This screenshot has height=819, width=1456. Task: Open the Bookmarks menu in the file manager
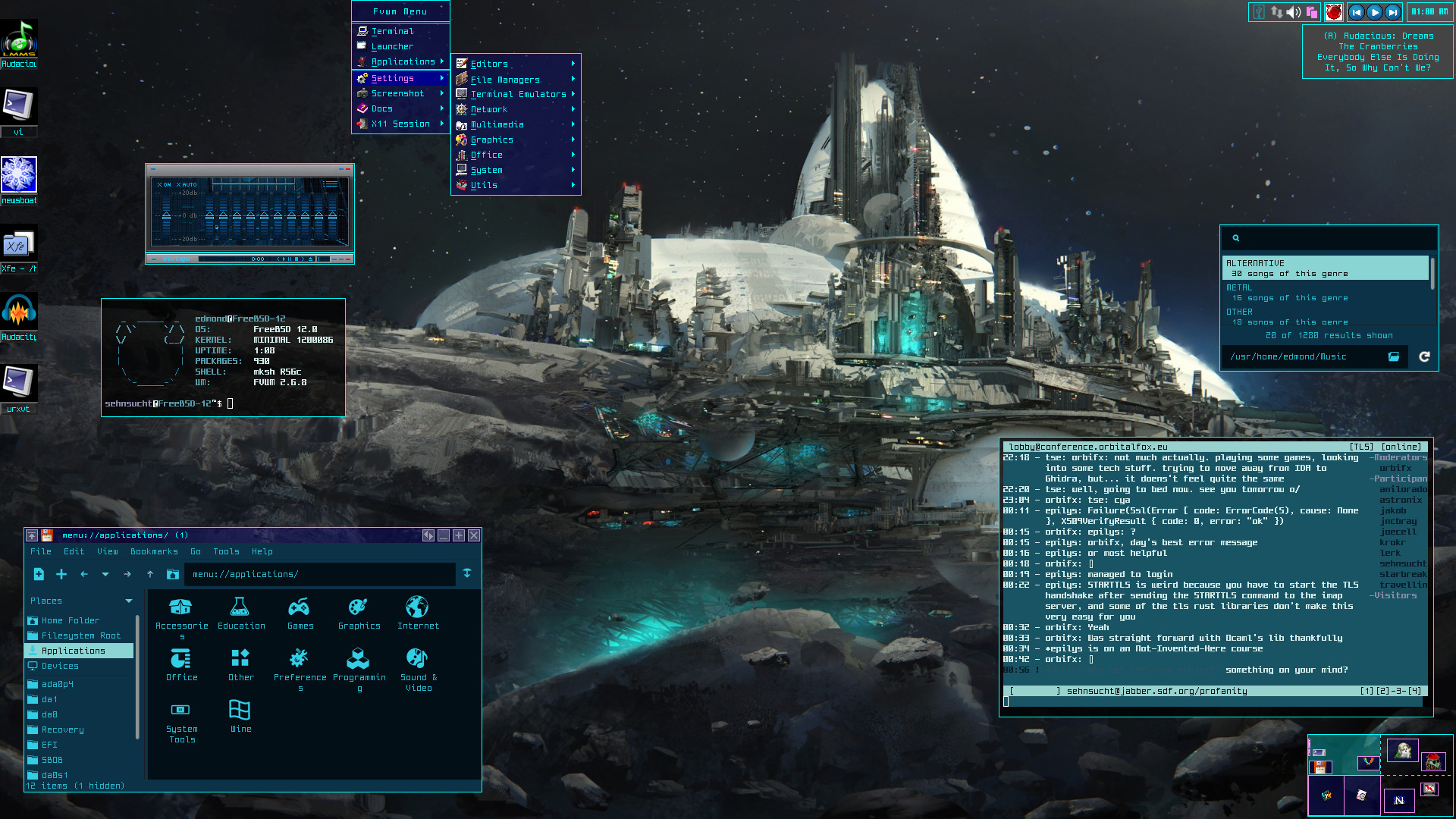pos(154,551)
